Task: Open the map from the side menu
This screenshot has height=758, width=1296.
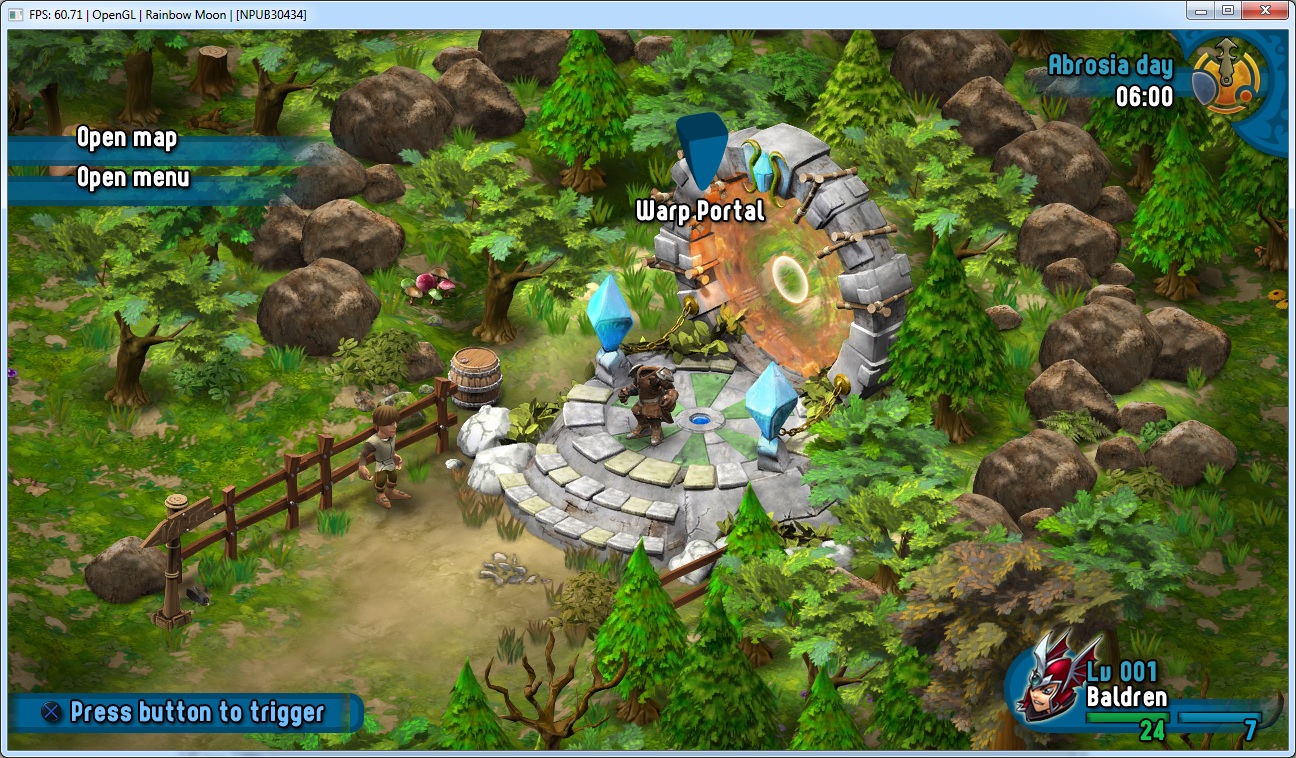Action: coord(127,138)
